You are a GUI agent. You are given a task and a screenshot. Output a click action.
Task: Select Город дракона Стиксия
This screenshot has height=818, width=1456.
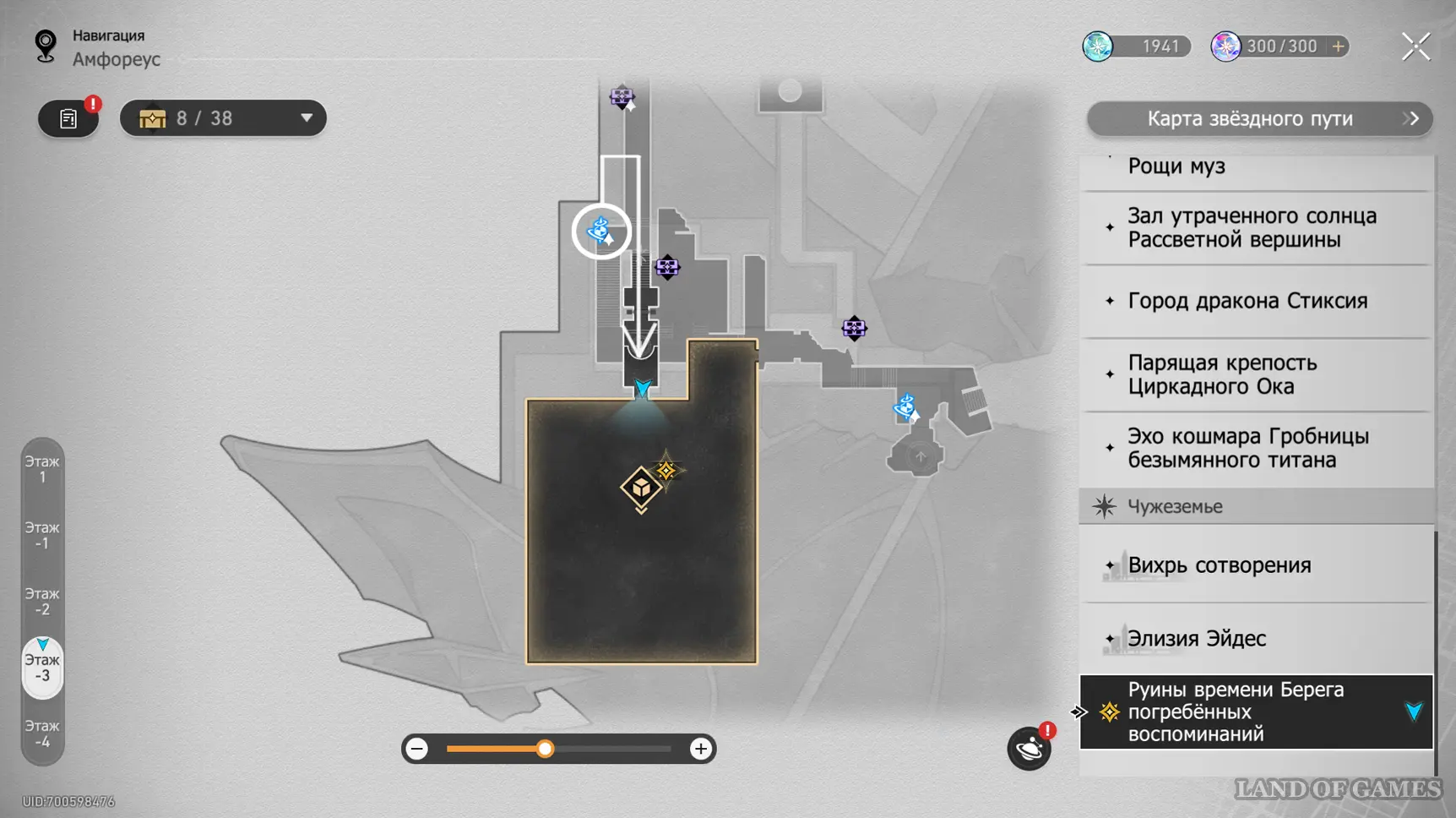(1247, 301)
